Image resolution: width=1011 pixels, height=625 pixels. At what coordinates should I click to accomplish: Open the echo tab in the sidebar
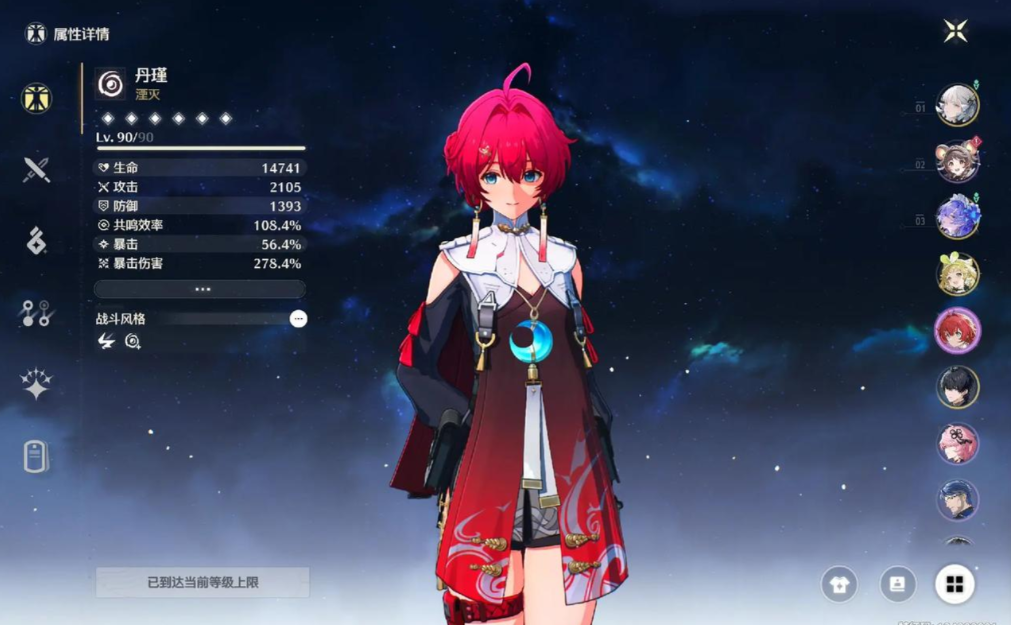[37, 241]
